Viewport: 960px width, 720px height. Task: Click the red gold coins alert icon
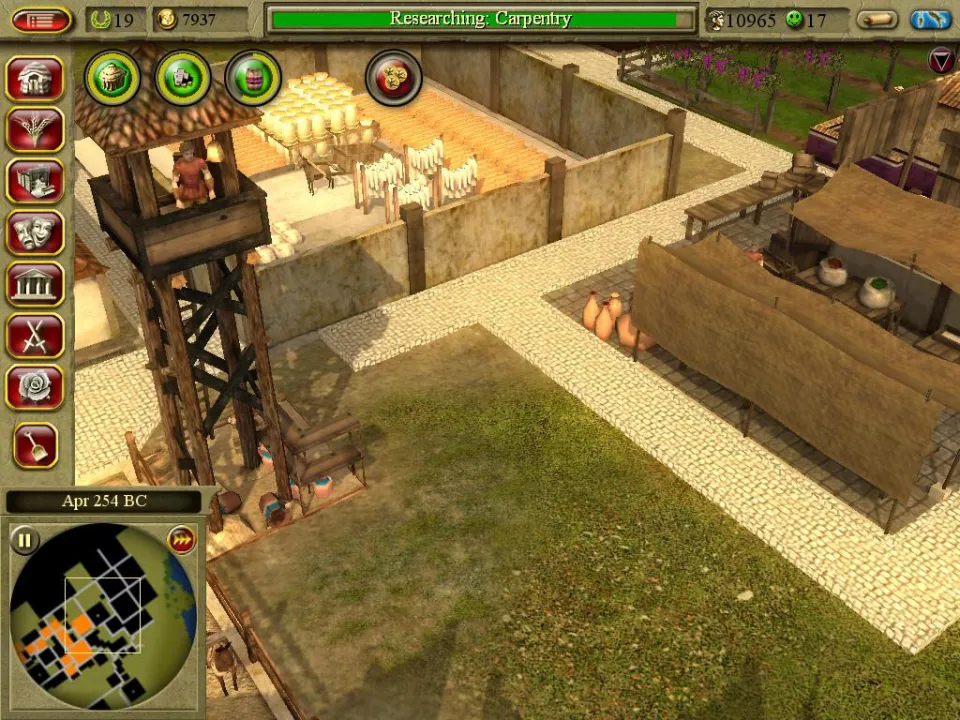click(394, 77)
